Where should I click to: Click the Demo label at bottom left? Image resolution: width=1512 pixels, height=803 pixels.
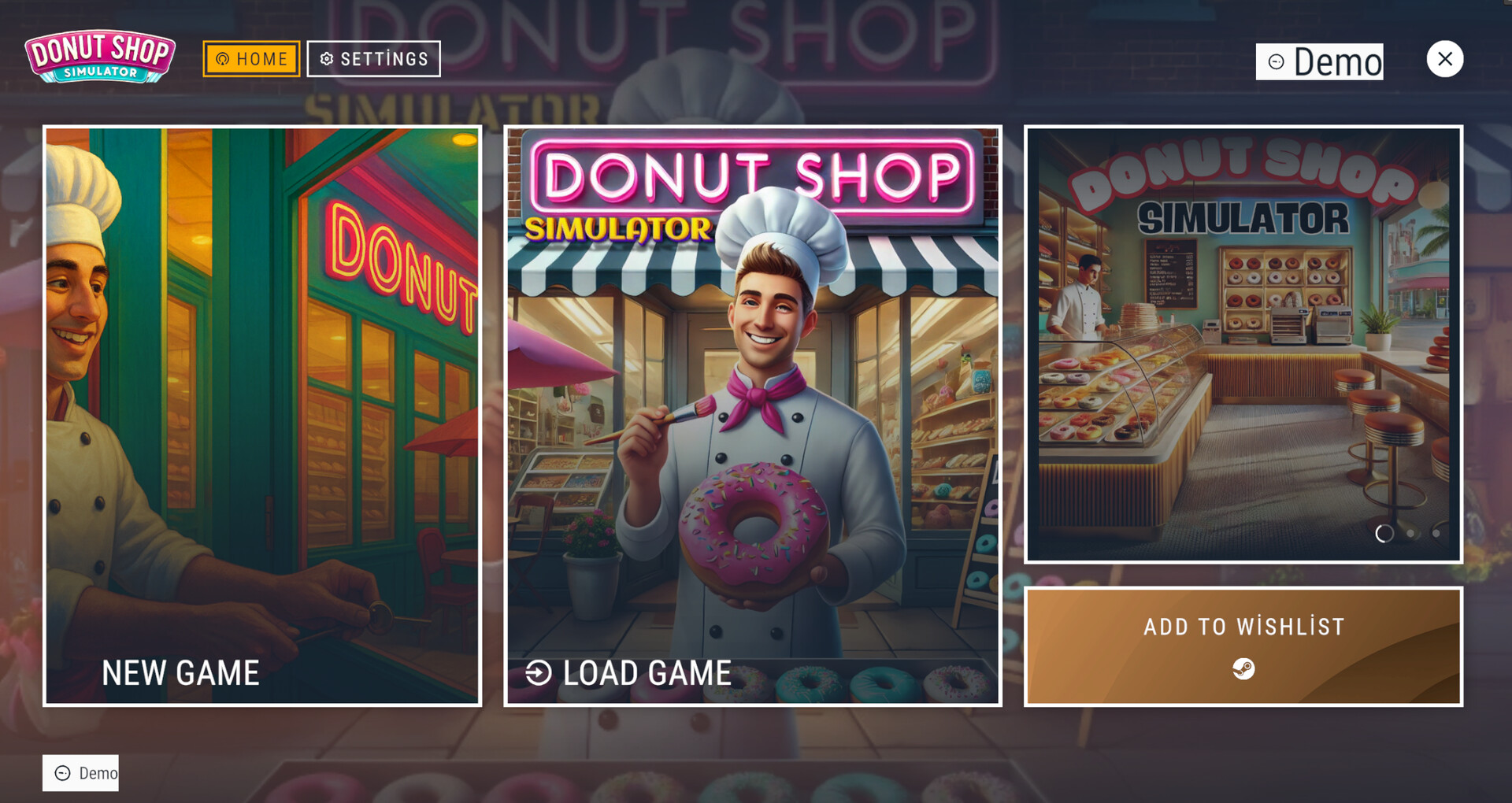click(93, 772)
